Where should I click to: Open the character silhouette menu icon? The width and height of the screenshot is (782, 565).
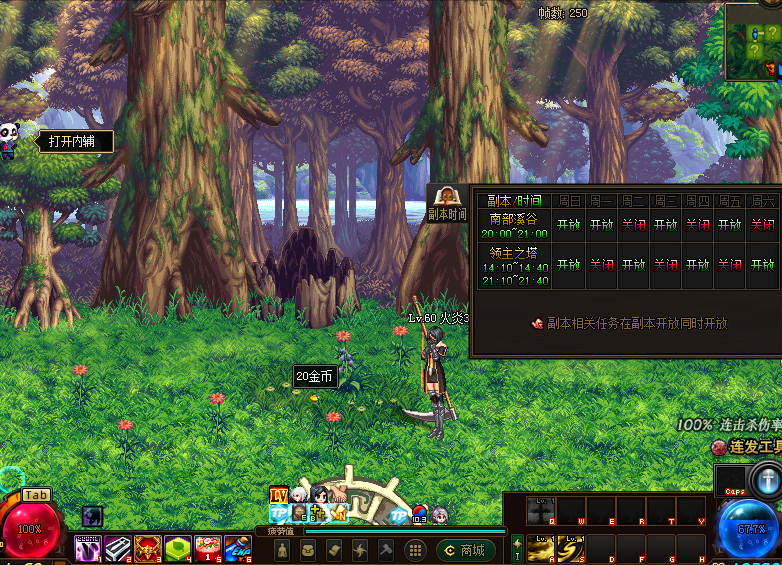point(283,550)
